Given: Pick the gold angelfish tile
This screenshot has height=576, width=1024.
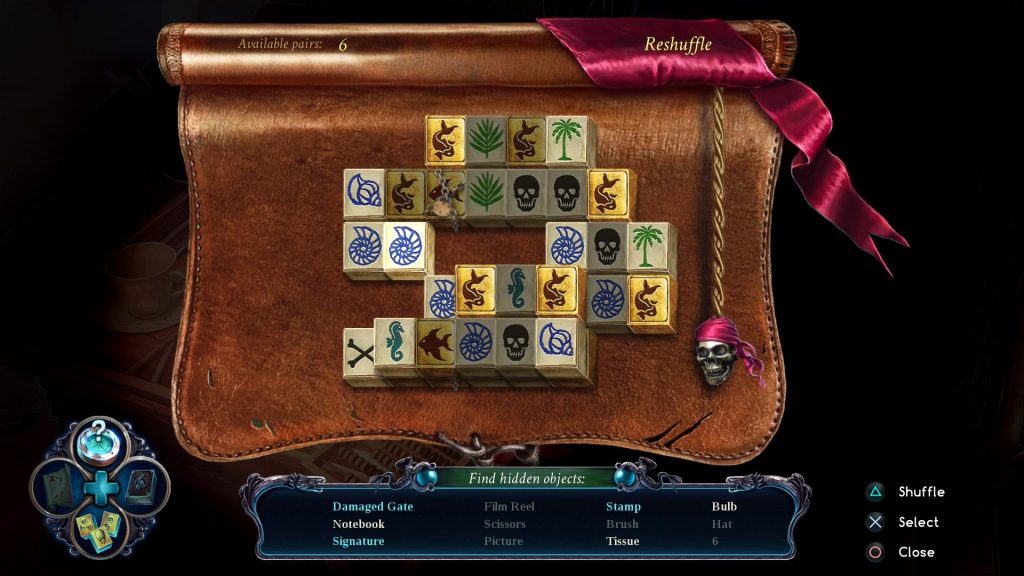Looking at the screenshot, I should pyautogui.click(x=435, y=343).
